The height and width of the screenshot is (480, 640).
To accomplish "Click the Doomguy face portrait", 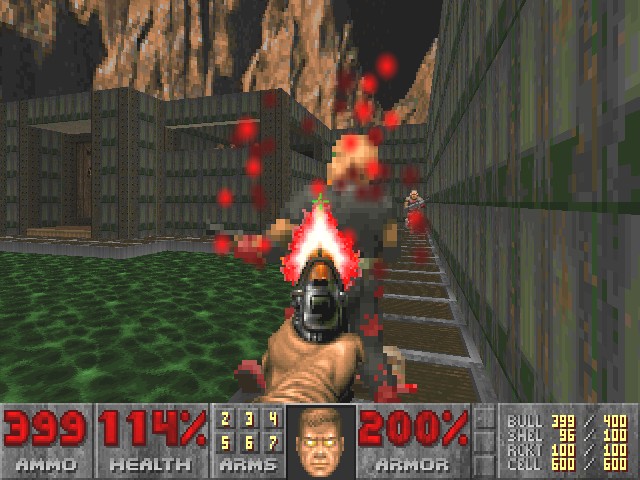I will coord(320,440).
